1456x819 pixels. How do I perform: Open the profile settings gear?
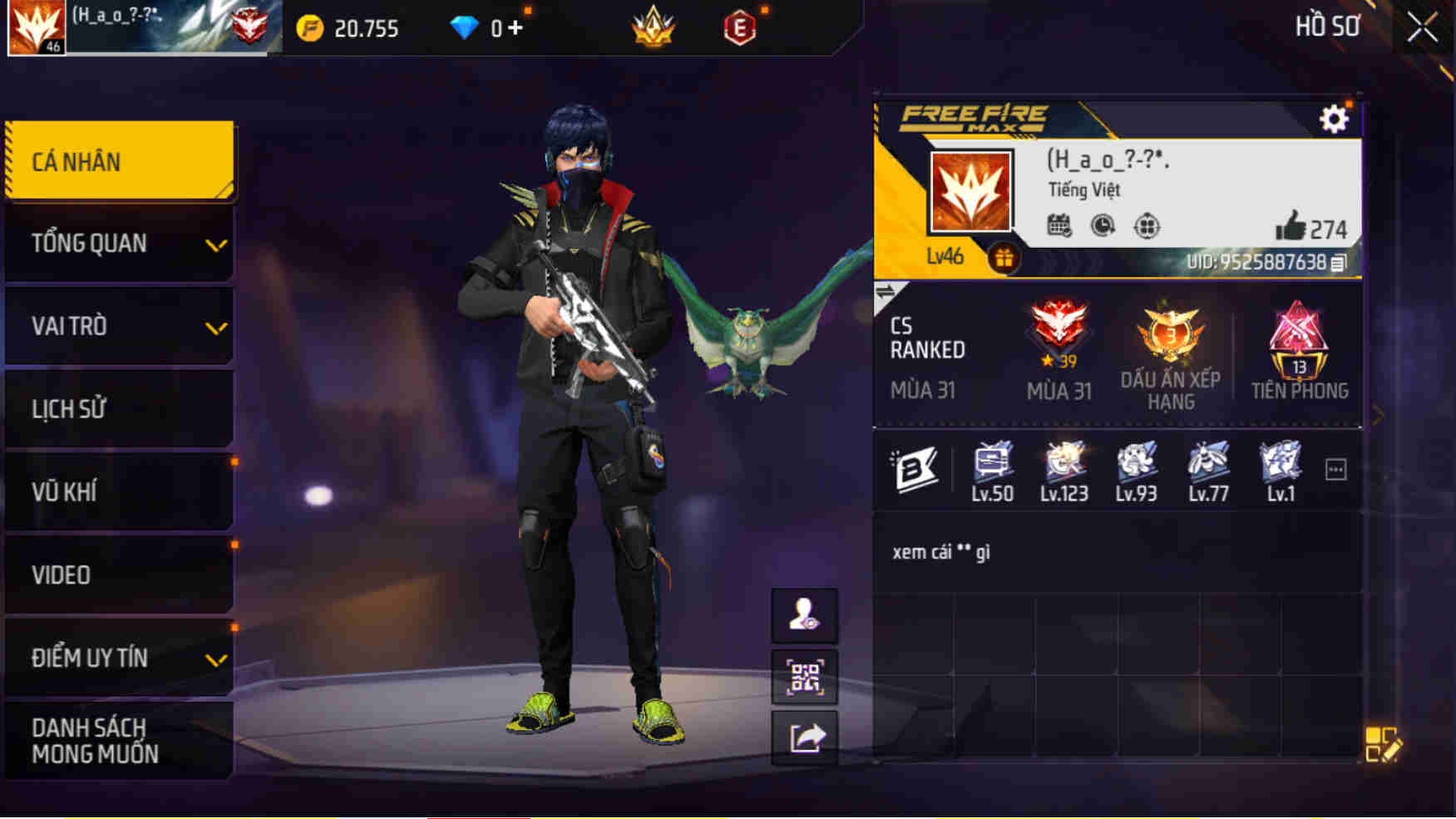click(1335, 120)
